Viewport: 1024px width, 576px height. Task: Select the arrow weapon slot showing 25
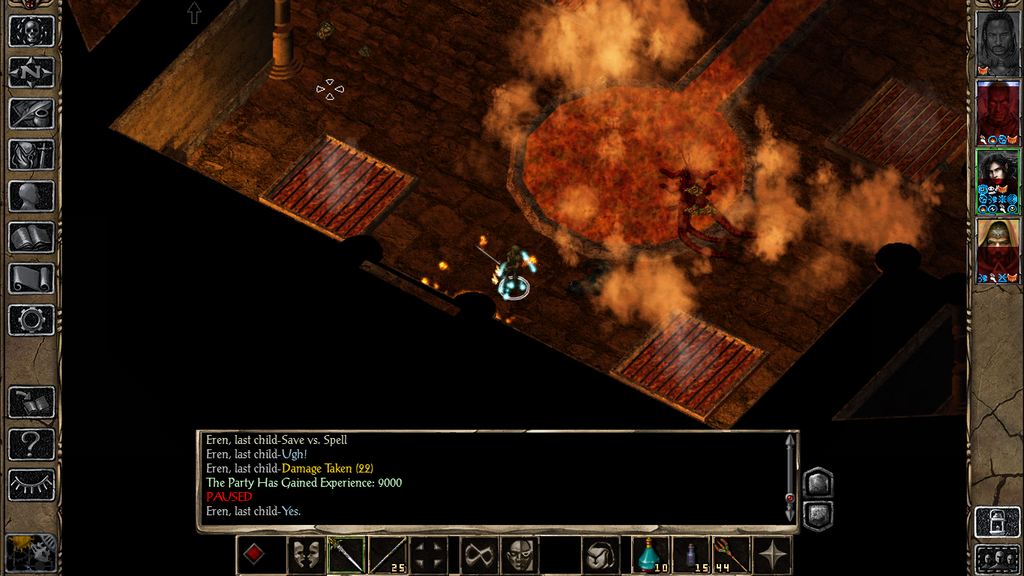[388, 555]
